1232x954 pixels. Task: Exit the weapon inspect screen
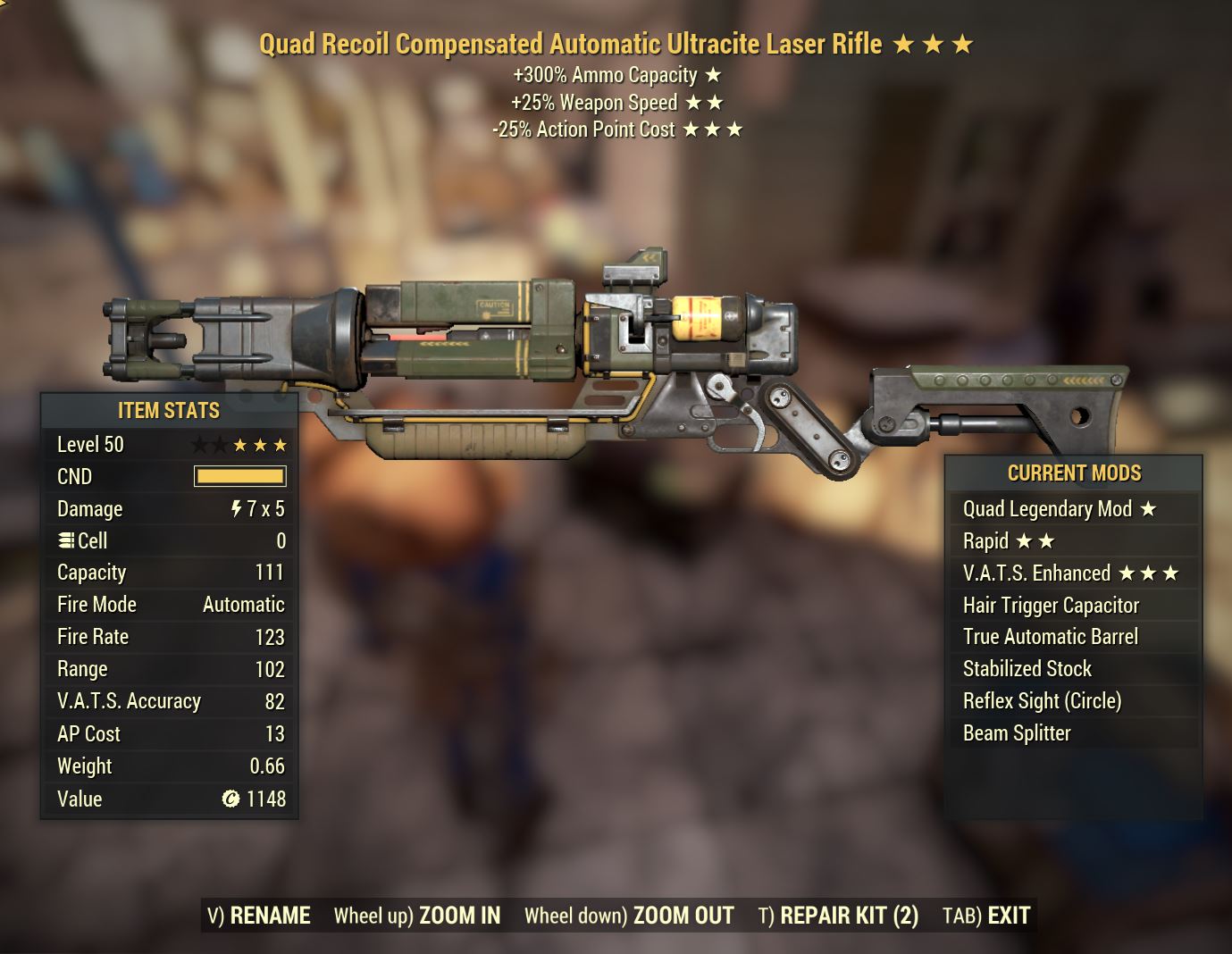click(986, 916)
